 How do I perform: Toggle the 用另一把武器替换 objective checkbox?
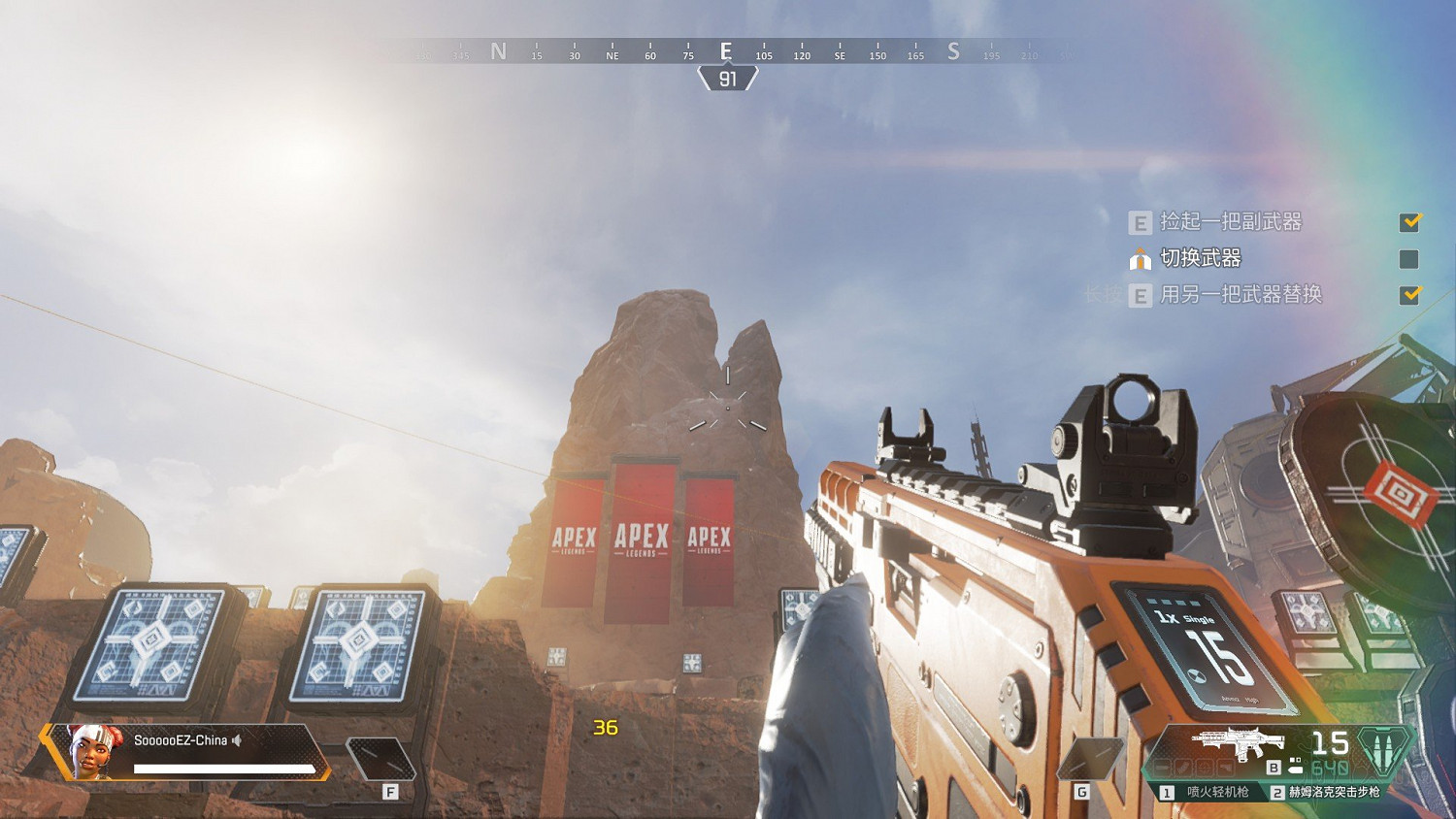pyautogui.click(x=1409, y=295)
